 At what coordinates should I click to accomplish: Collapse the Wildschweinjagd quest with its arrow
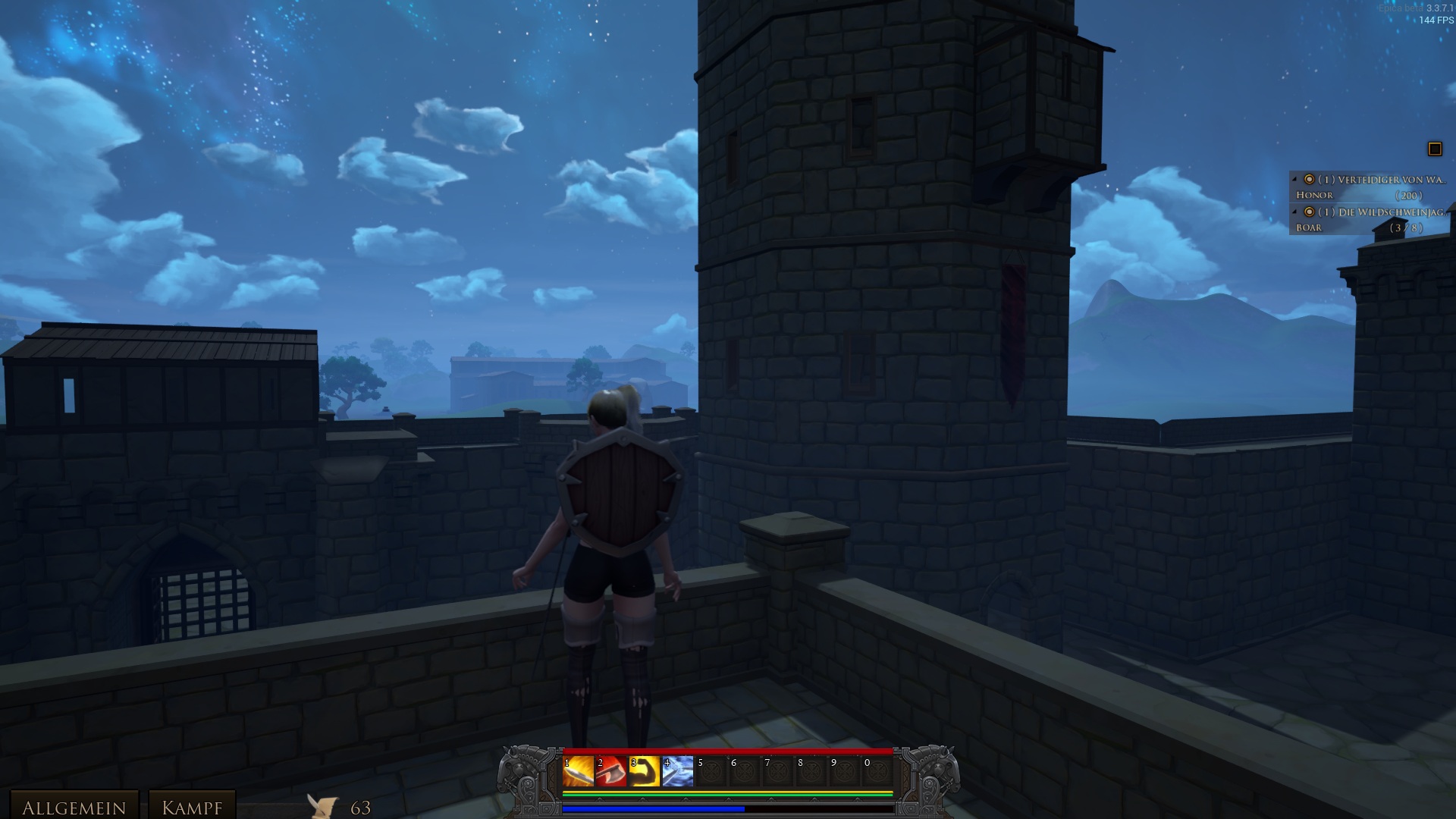[x=1294, y=212]
